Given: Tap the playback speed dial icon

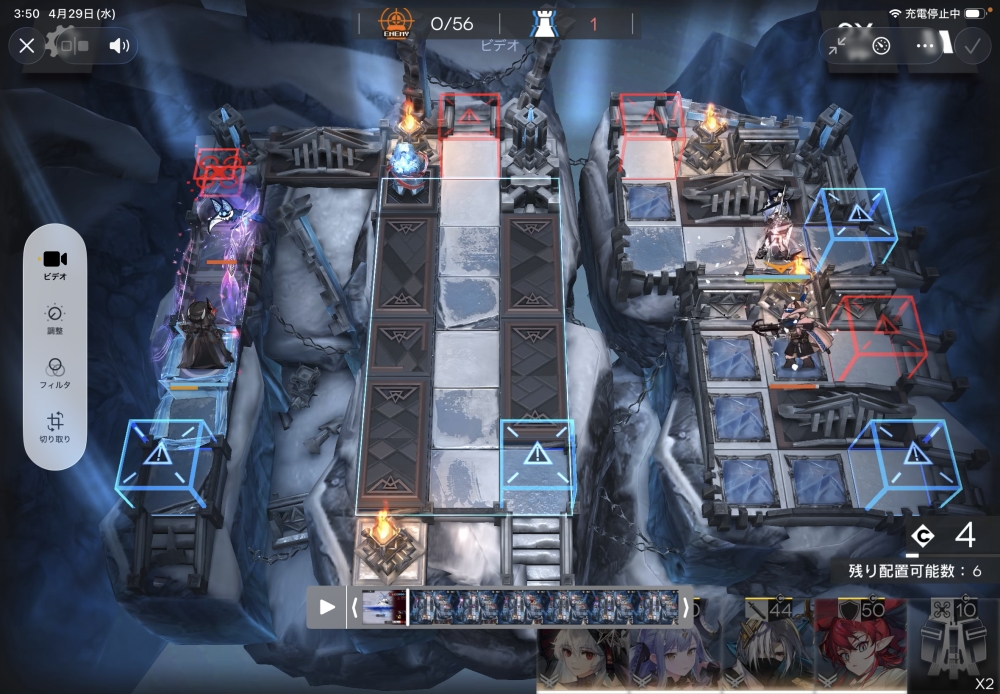Looking at the screenshot, I should 881,46.
